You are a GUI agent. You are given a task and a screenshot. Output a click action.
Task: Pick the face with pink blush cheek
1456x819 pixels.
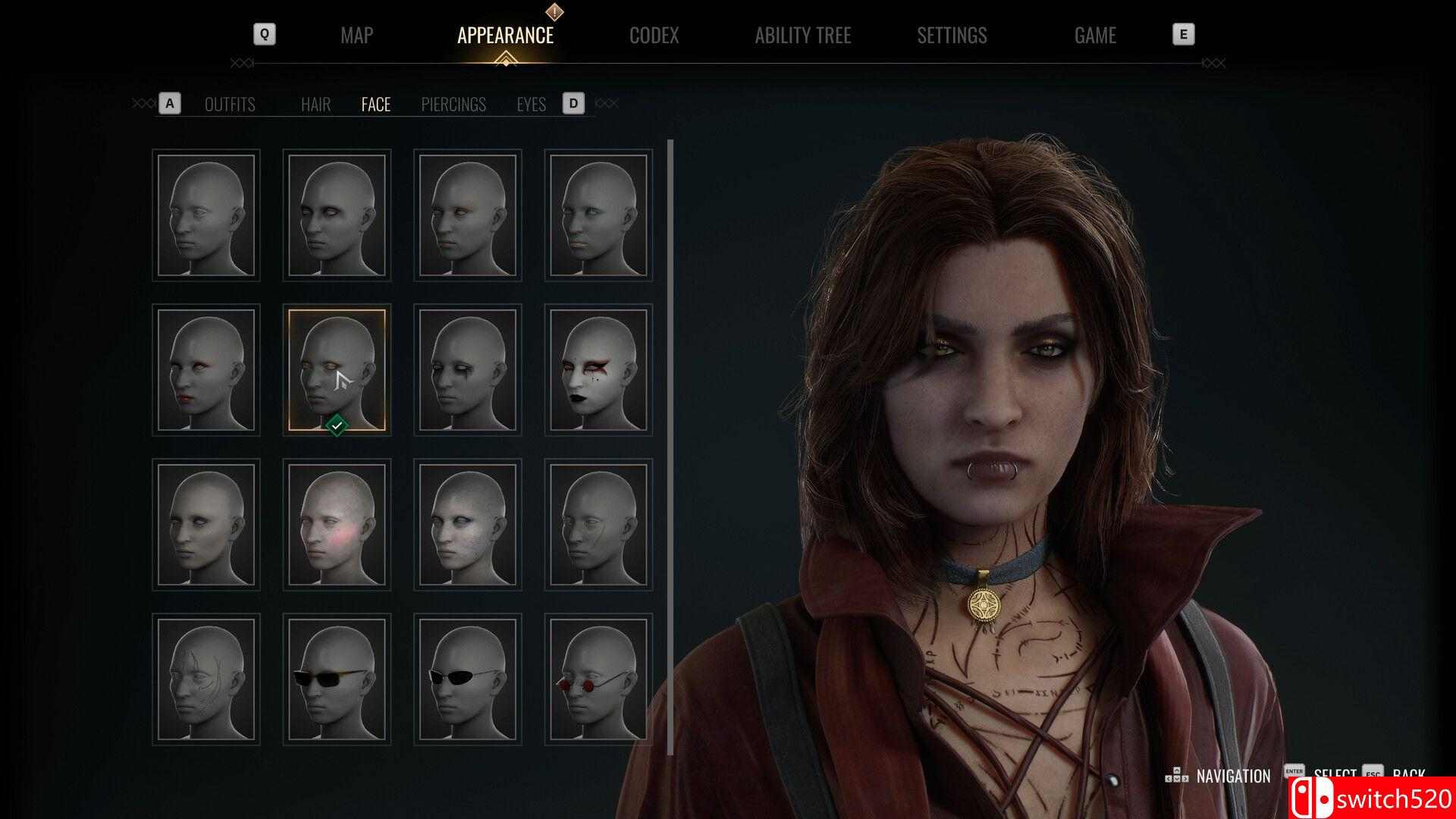coord(337,525)
